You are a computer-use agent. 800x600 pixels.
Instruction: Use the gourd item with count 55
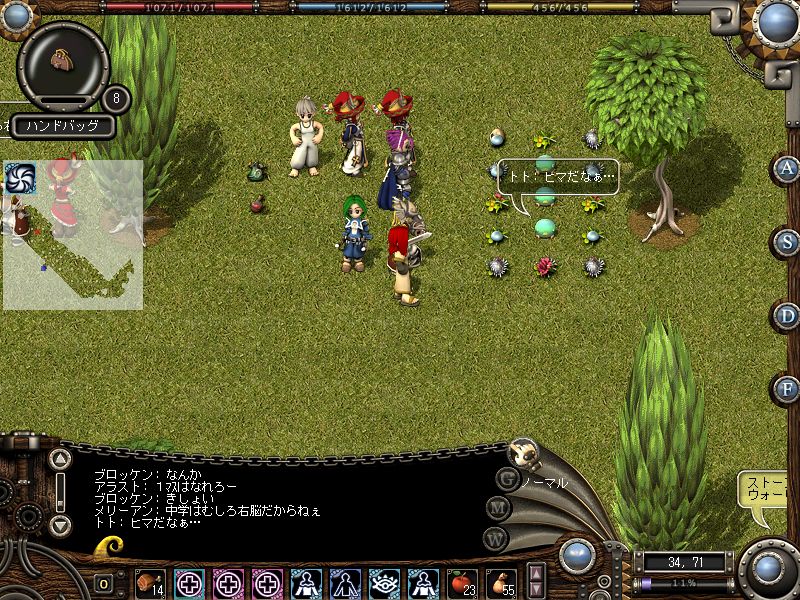click(501, 582)
